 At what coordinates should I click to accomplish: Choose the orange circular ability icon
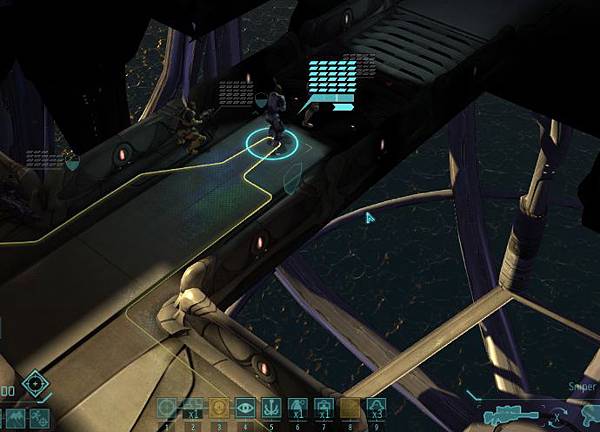tap(218, 409)
